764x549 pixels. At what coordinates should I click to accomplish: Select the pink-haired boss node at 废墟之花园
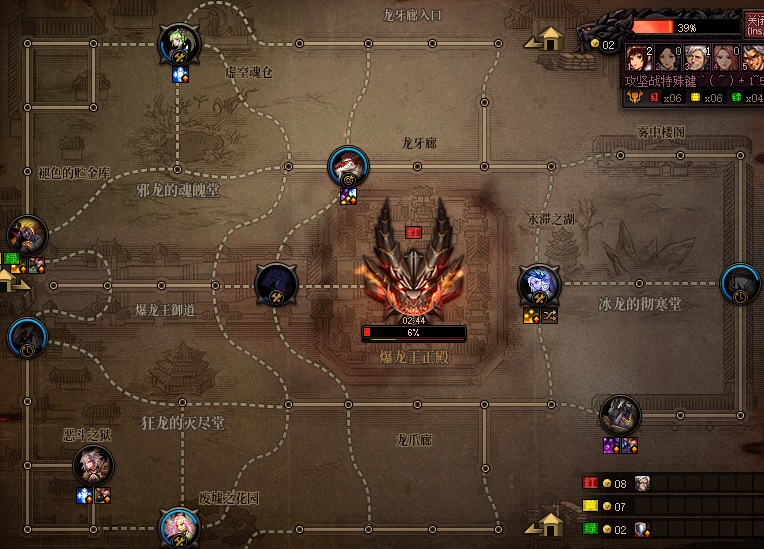pyautogui.click(x=179, y=526)
